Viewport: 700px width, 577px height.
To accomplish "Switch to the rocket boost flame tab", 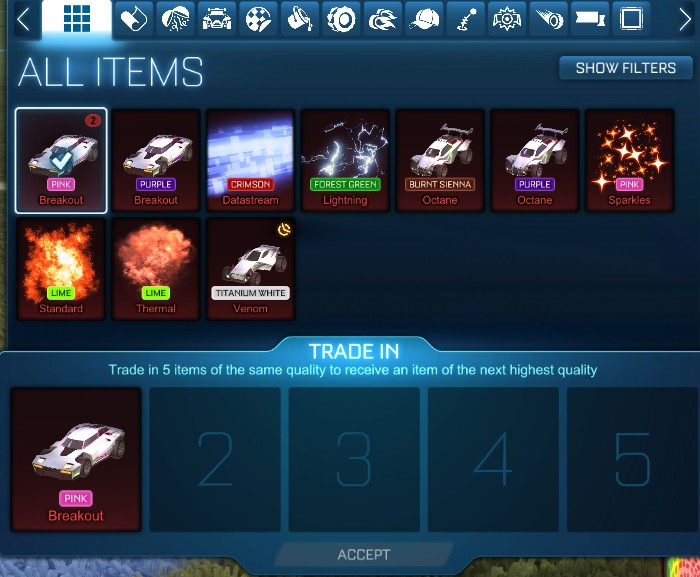I will (x=384, y=19).
